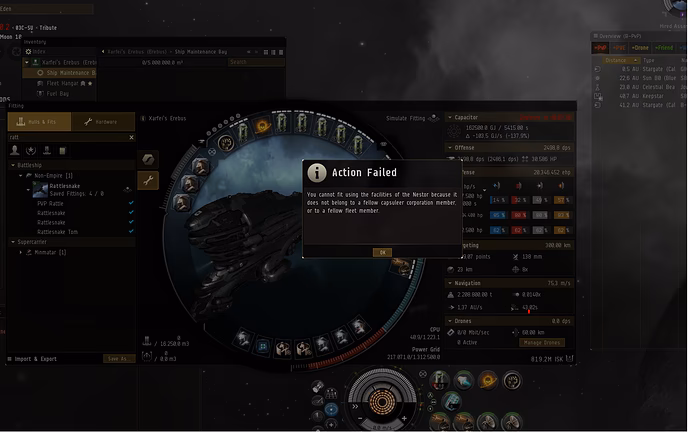Click the Save As fitting button
Image resolution: width=690 pixels, height=432 pixels.
(x=117, y=358)
